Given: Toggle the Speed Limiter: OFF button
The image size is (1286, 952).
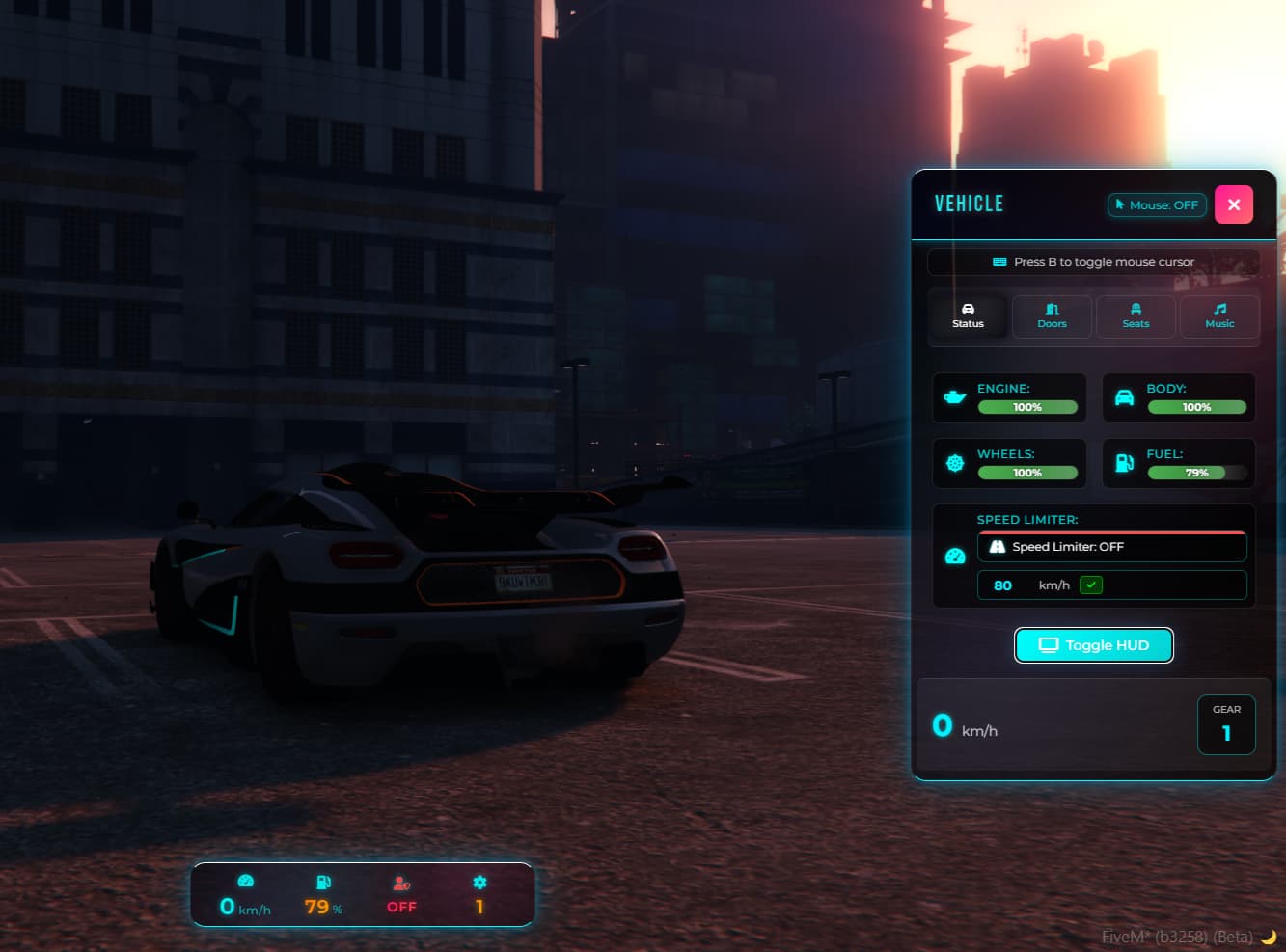Looking at the screenshot, I should click(1111, 547).
